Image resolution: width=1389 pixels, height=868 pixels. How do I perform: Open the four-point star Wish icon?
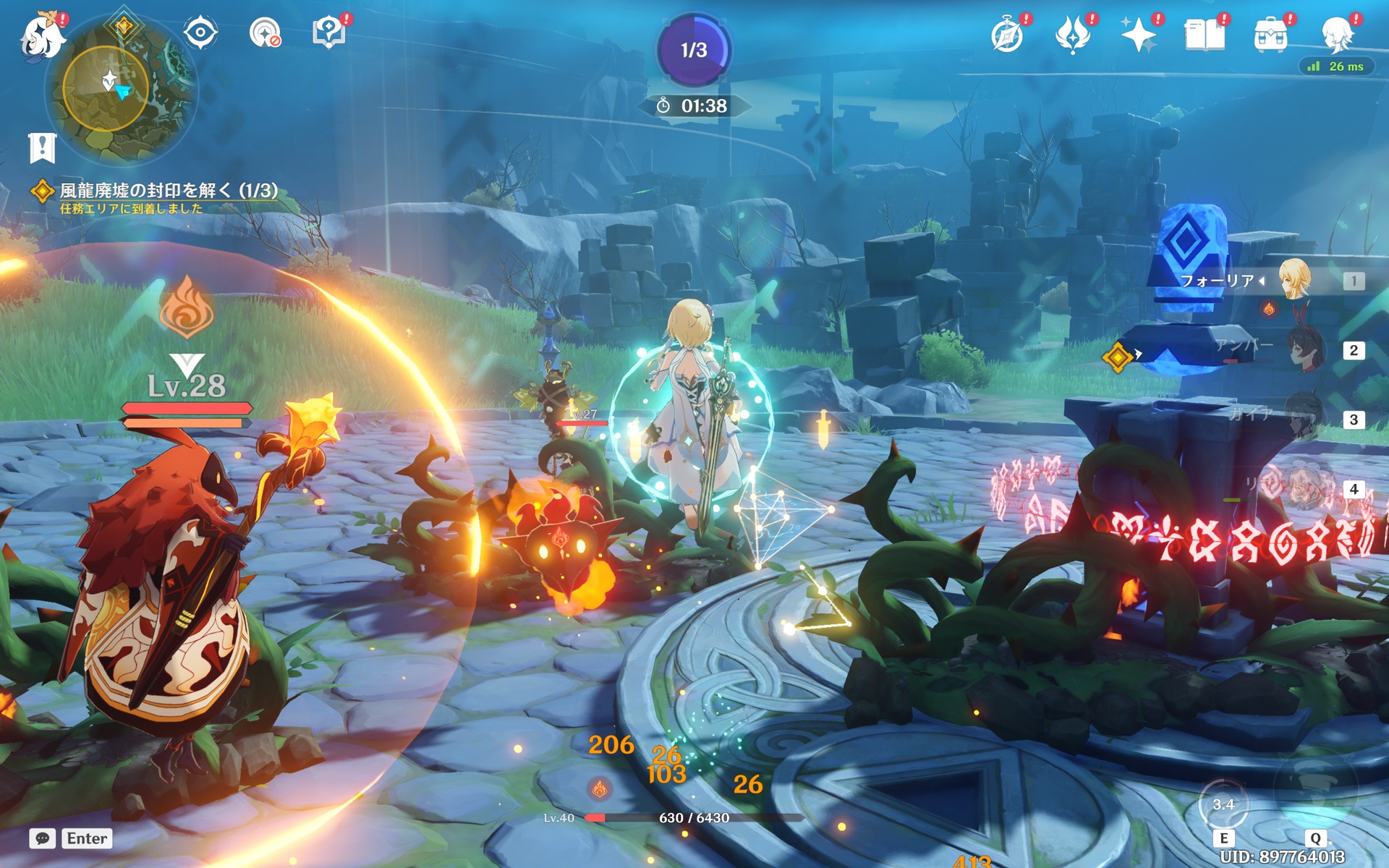(x=1138, y=35)
